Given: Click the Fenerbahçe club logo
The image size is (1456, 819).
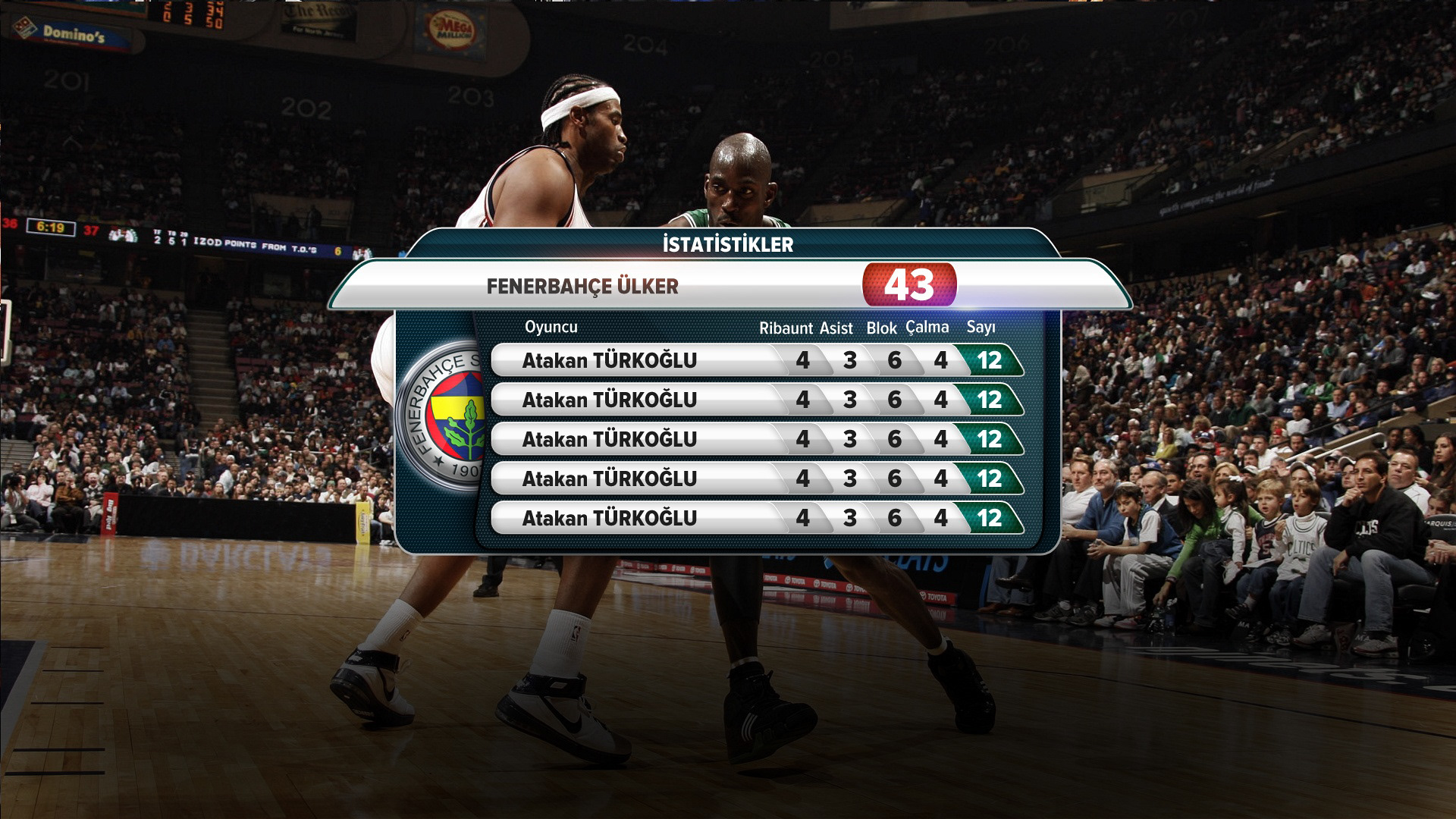Looking at the screenshot, I should [x=444, y=416].
